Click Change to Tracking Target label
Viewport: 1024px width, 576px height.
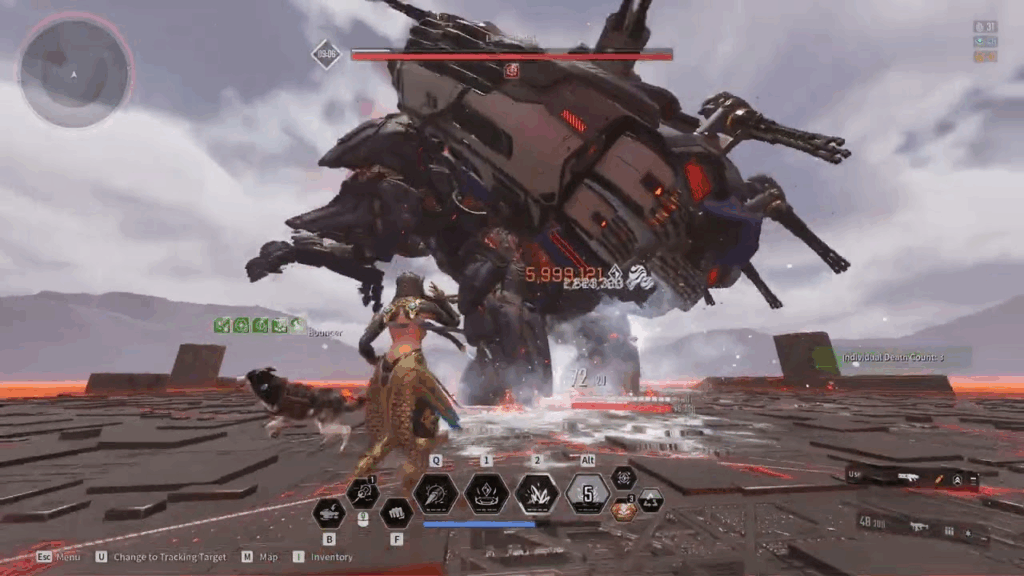169,557
